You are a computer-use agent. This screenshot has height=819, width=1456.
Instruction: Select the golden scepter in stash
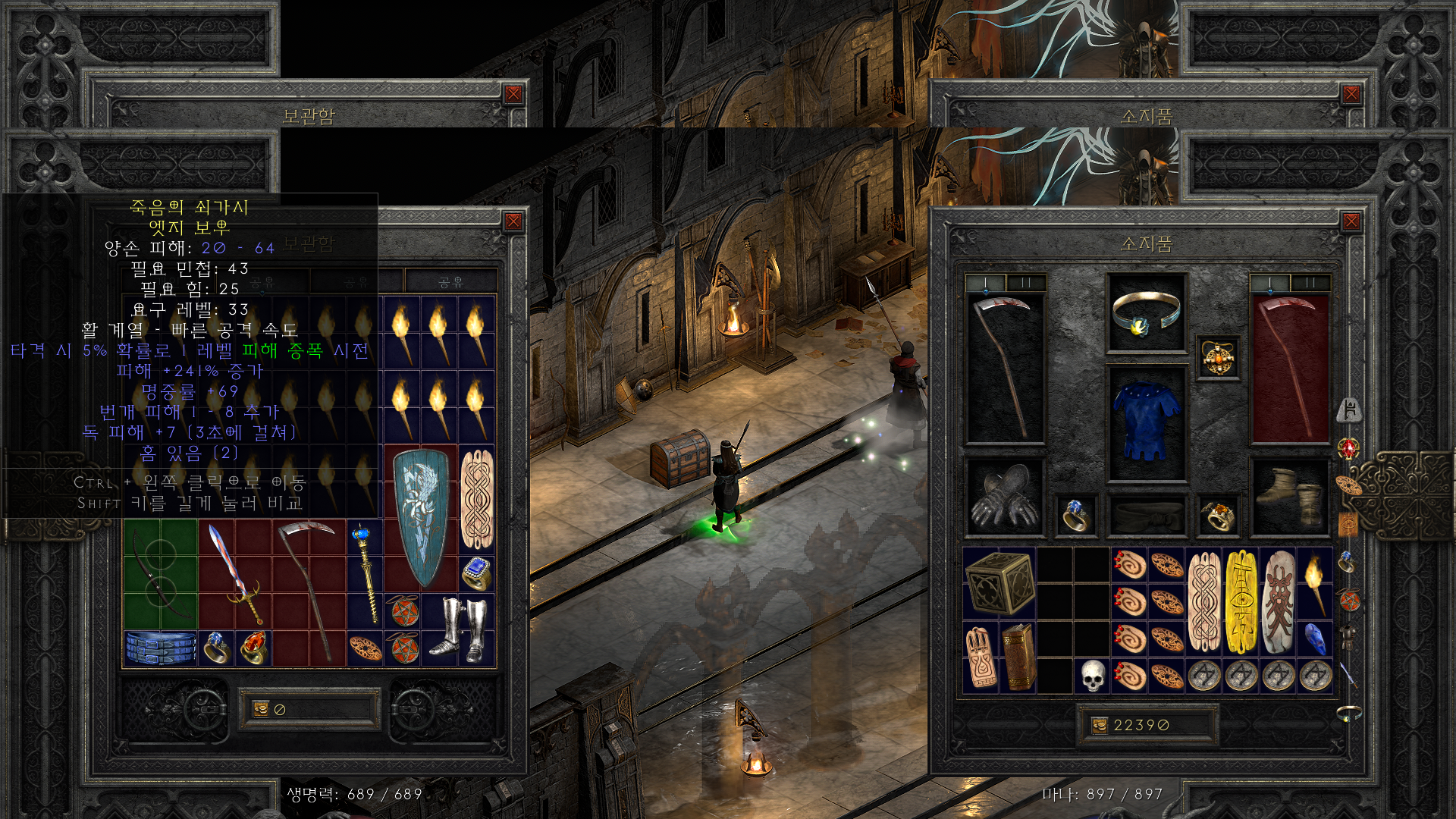pyautogui.click(x=366, y=574)
